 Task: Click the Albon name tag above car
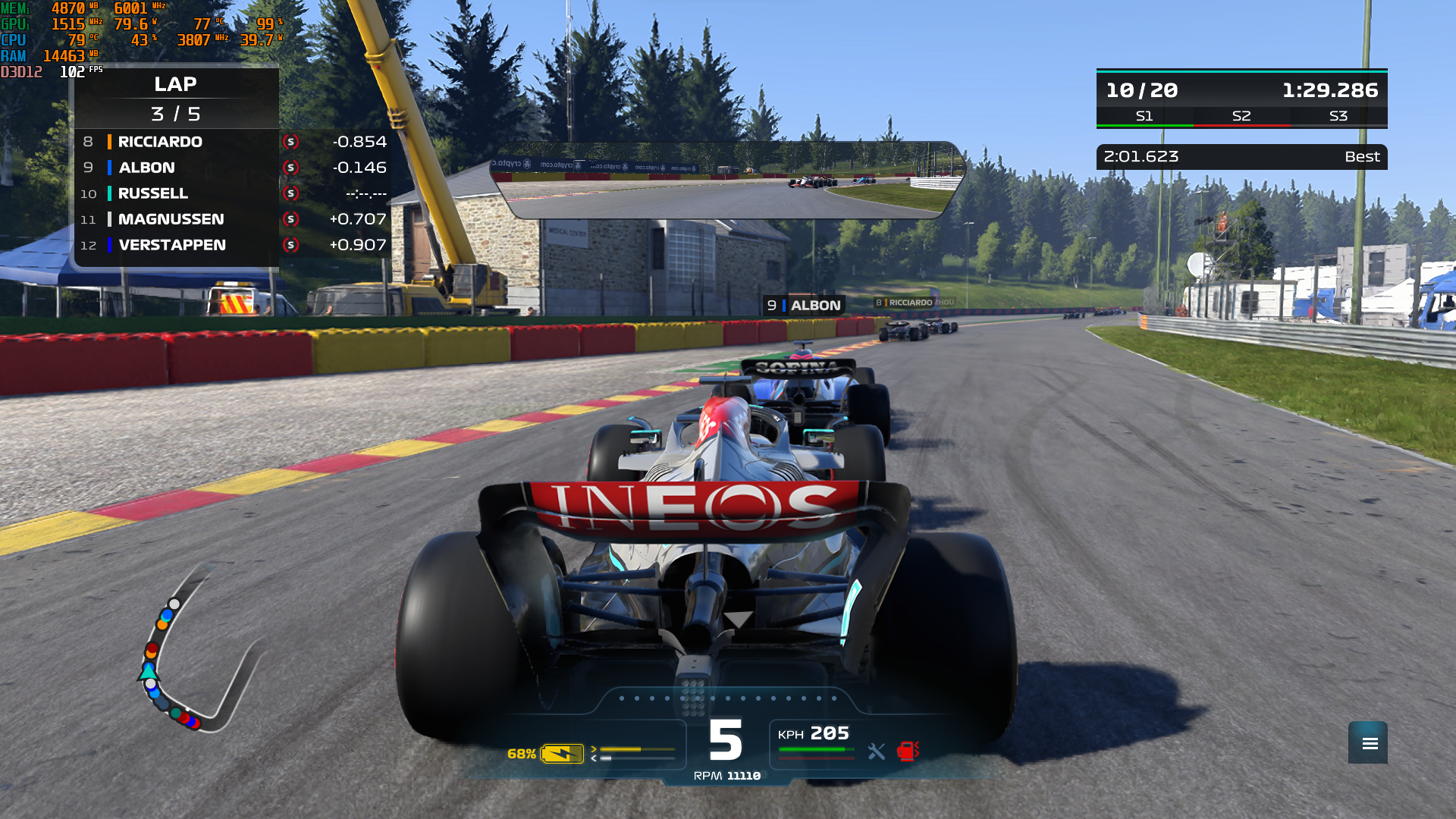pos(804,306)
